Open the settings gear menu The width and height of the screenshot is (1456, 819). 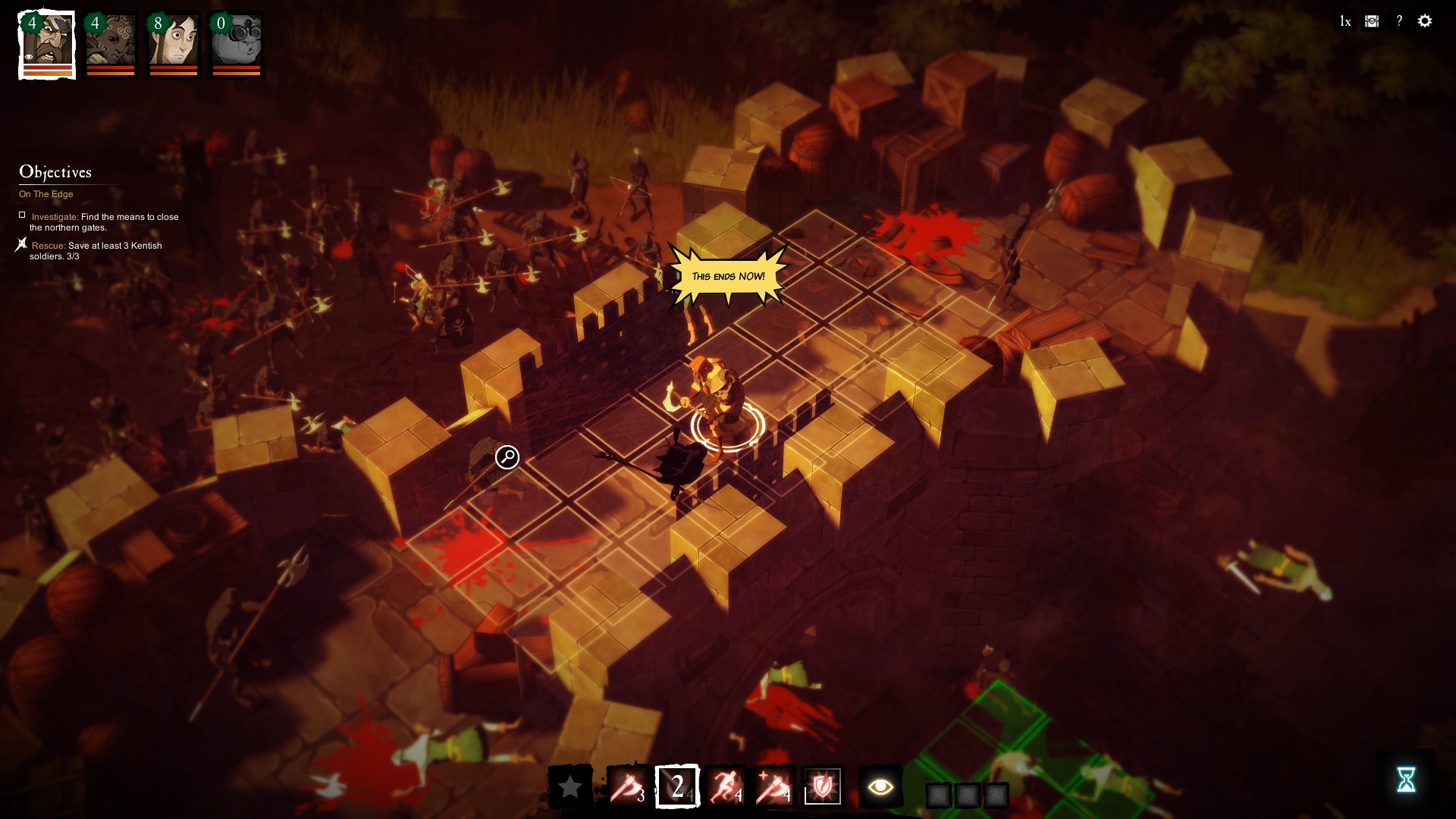click(1425, 21)
